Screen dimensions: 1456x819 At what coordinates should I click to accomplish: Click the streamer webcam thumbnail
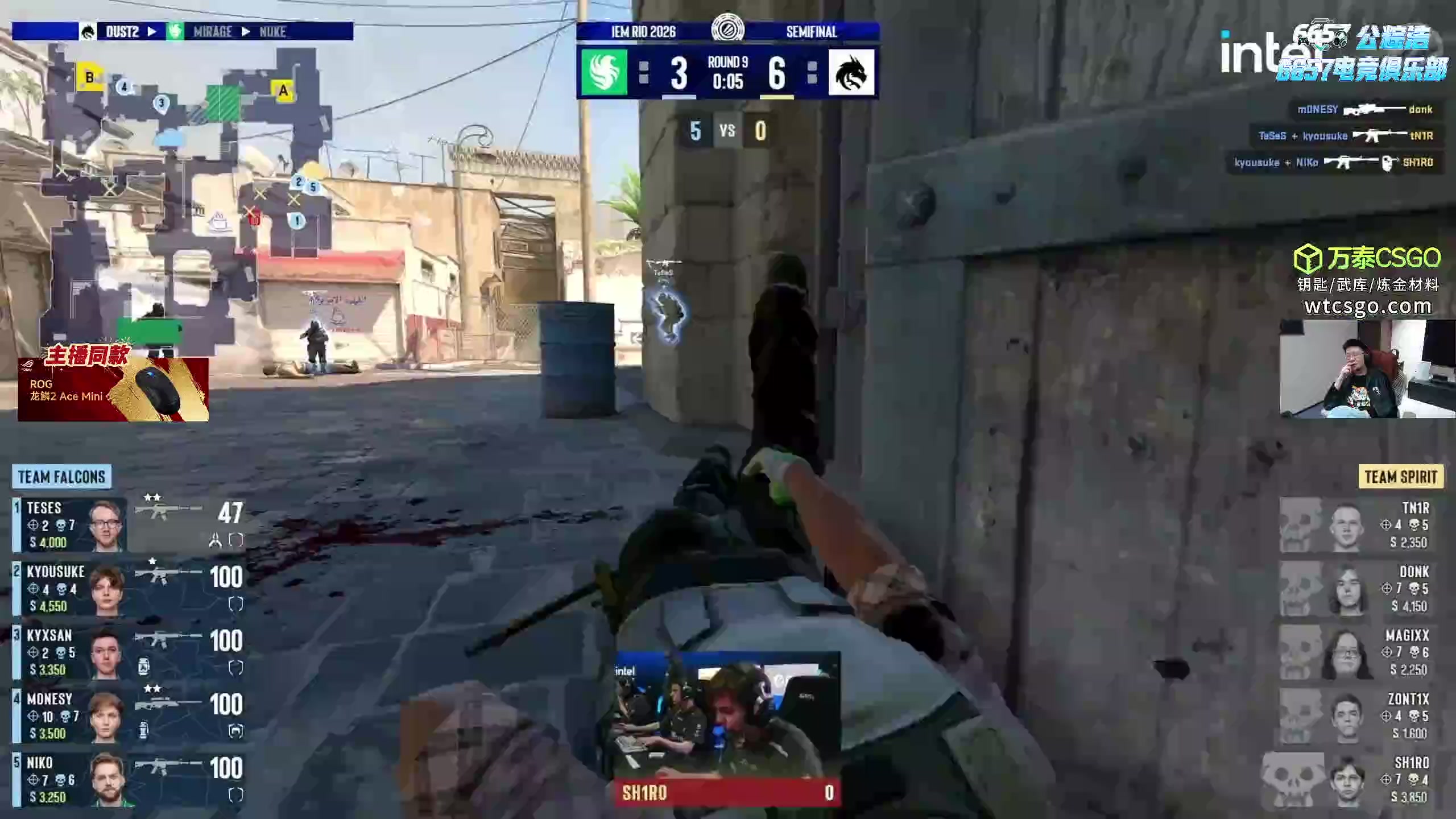(1367, 369)
